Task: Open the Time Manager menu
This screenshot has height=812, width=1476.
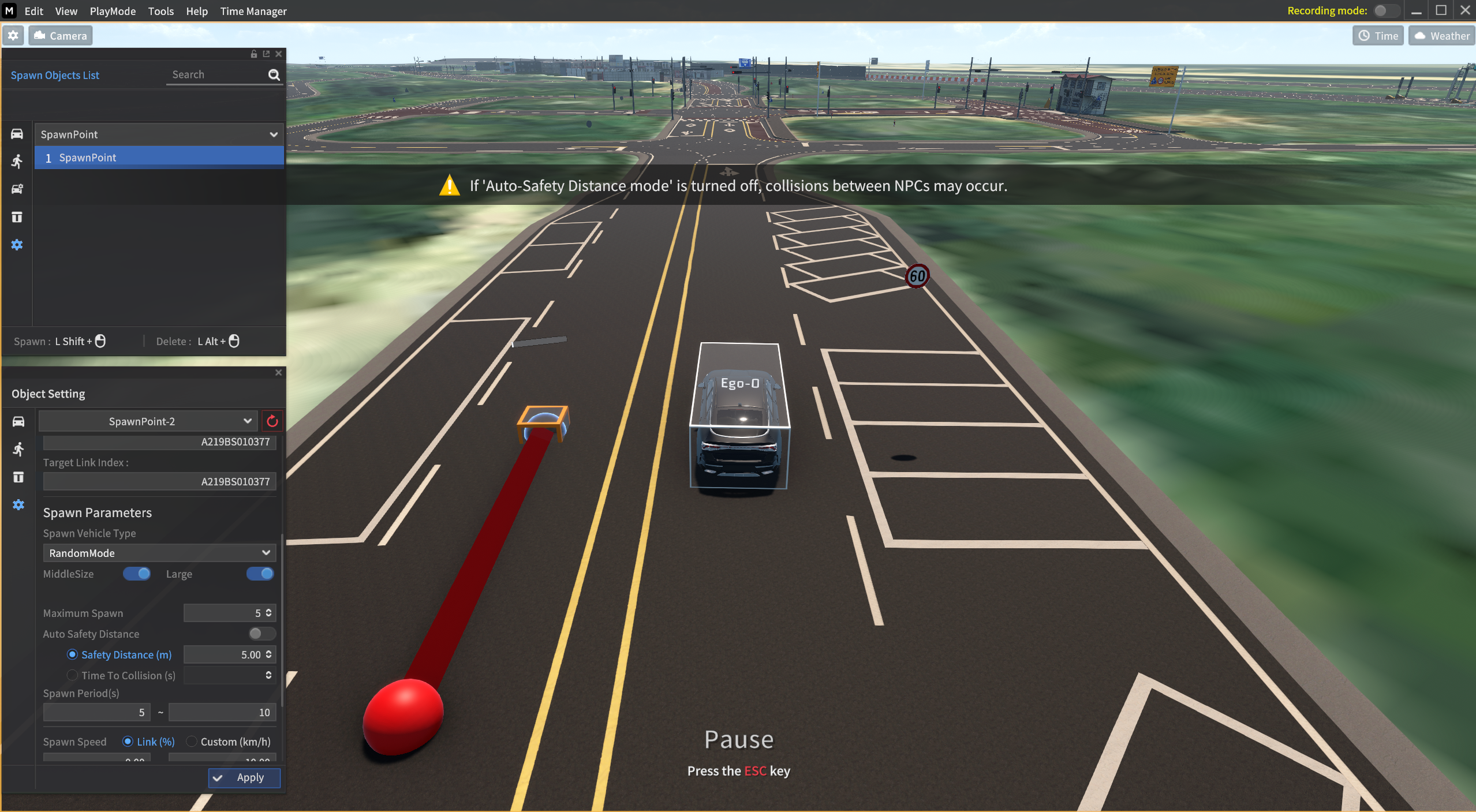Action: (x=253, y=11)
